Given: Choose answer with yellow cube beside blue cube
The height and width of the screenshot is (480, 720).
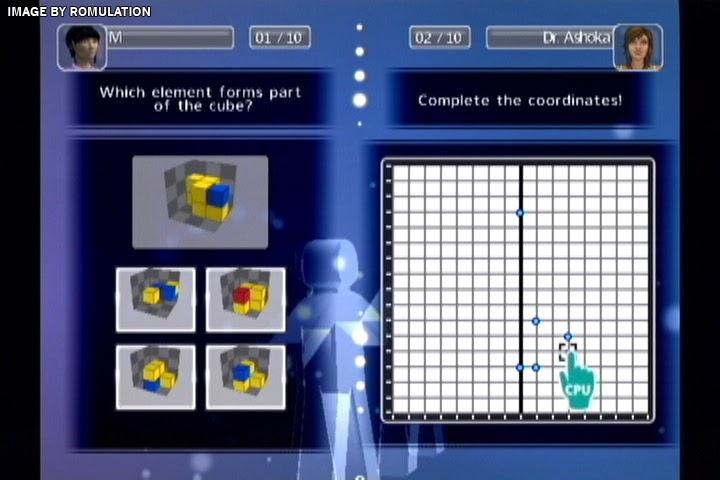Looking at the screenshot, I should point(155,299).
